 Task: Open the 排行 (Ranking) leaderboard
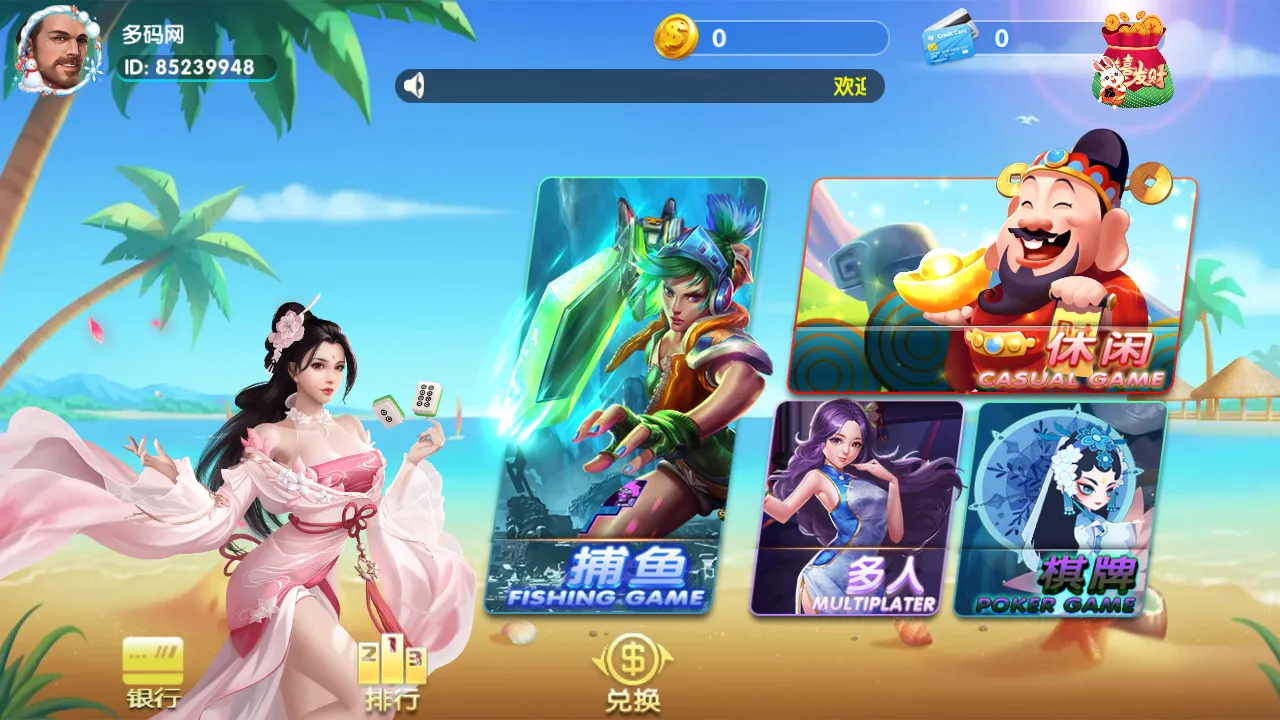(390, 670)
